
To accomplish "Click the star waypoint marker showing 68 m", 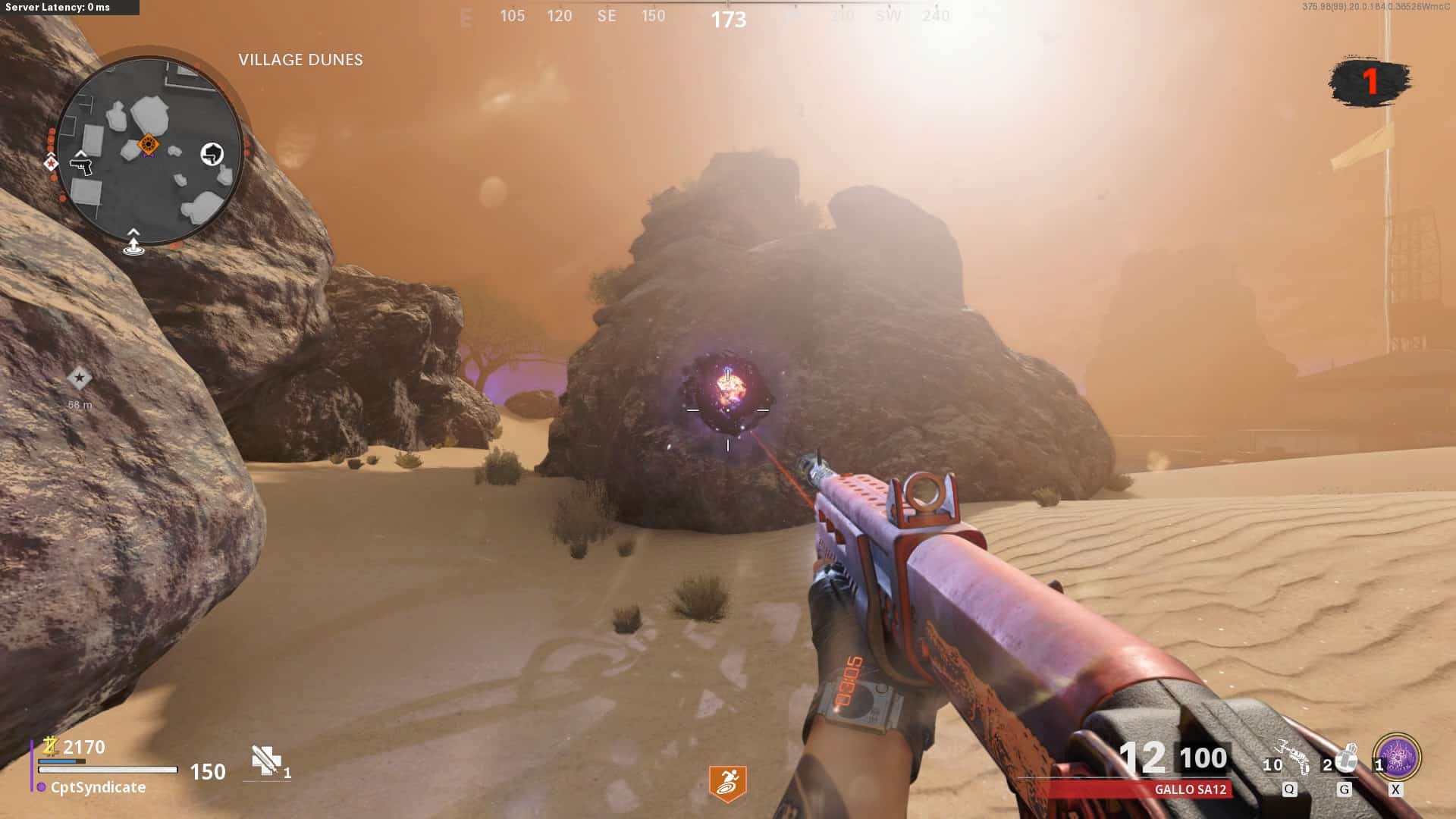I will click(79, 378).
